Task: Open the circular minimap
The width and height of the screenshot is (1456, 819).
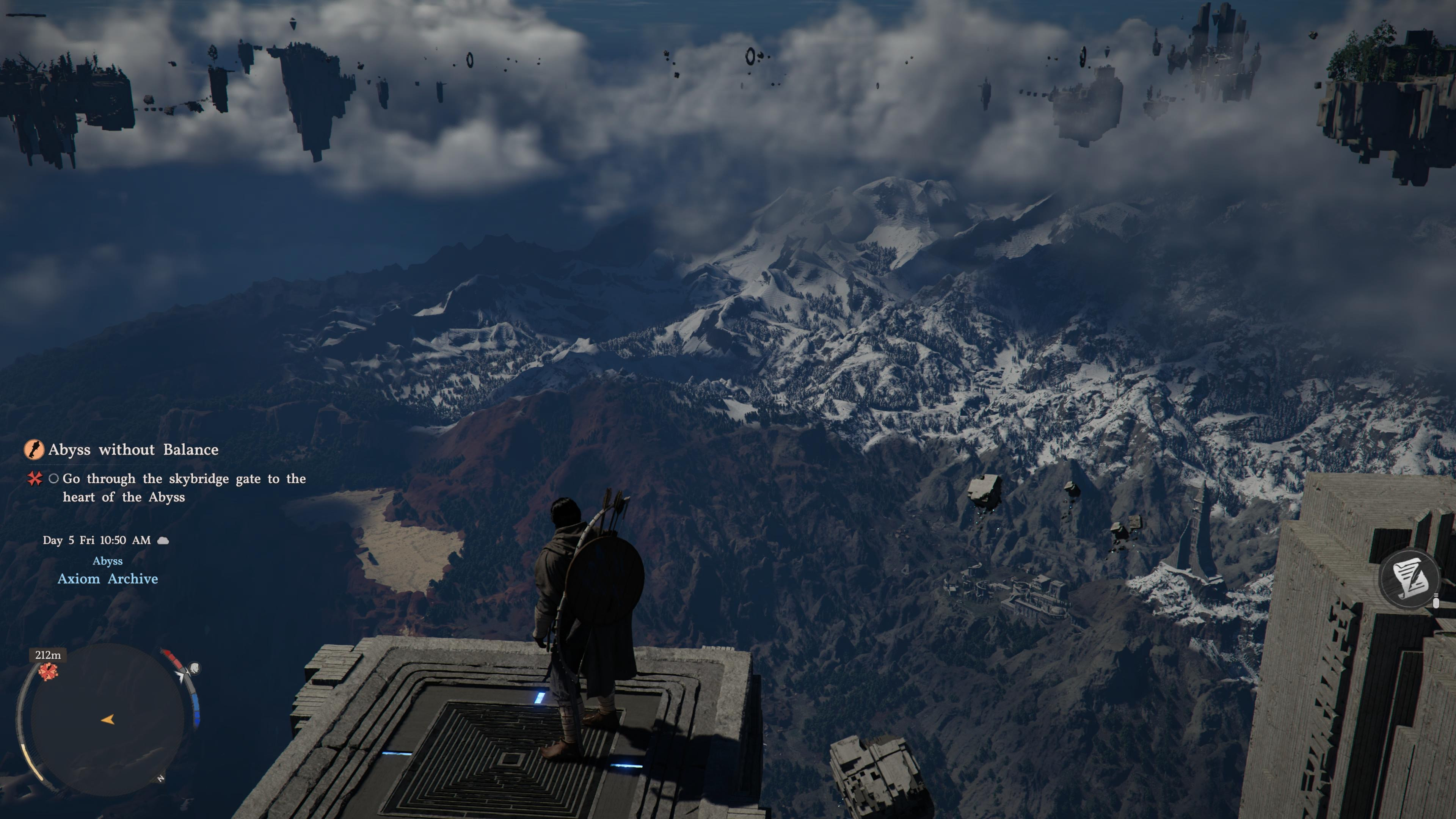Action: click(107, 719)
